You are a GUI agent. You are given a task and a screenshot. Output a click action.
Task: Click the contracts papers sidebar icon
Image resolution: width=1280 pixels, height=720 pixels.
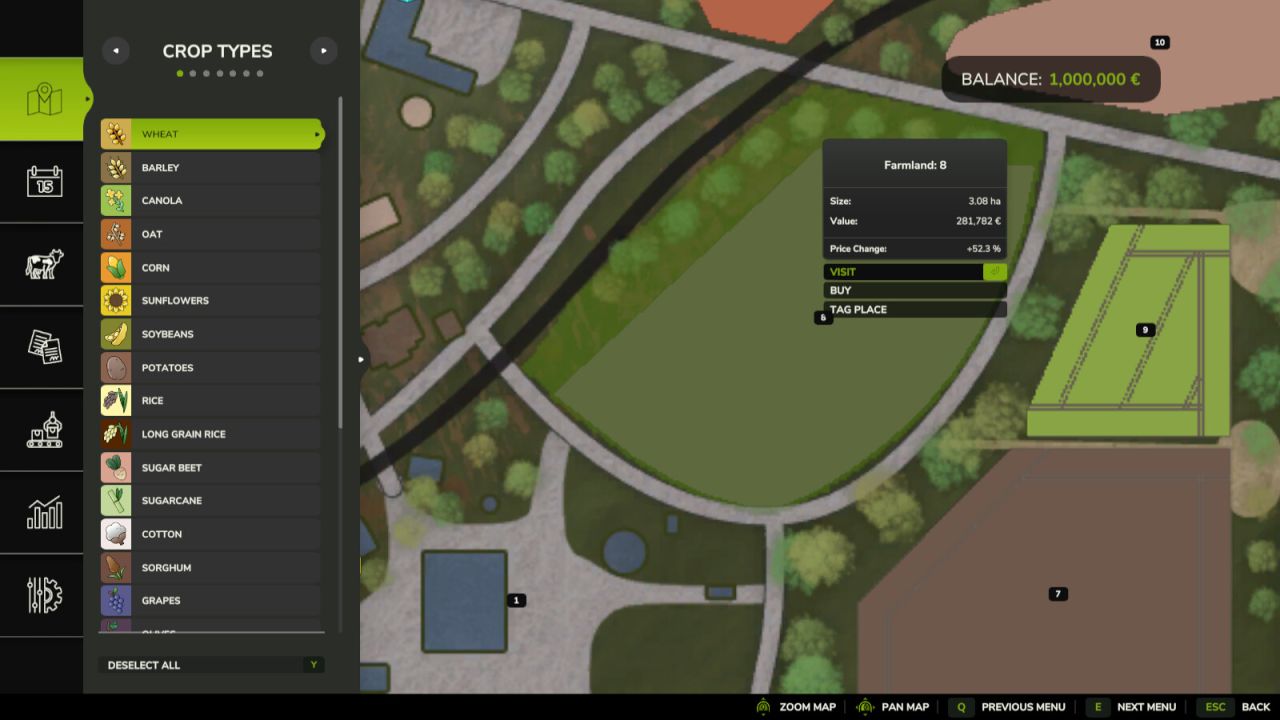41,347
